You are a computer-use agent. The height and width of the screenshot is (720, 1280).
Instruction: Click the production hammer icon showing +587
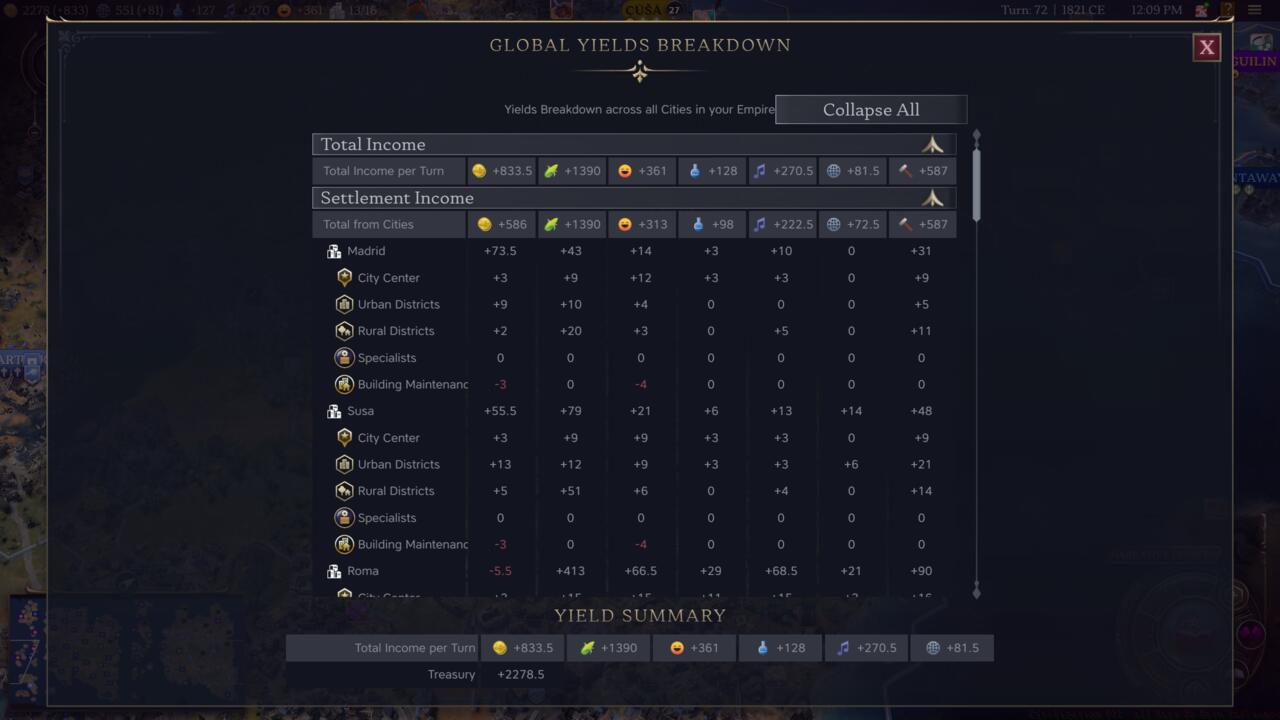[x=904, y=171]
